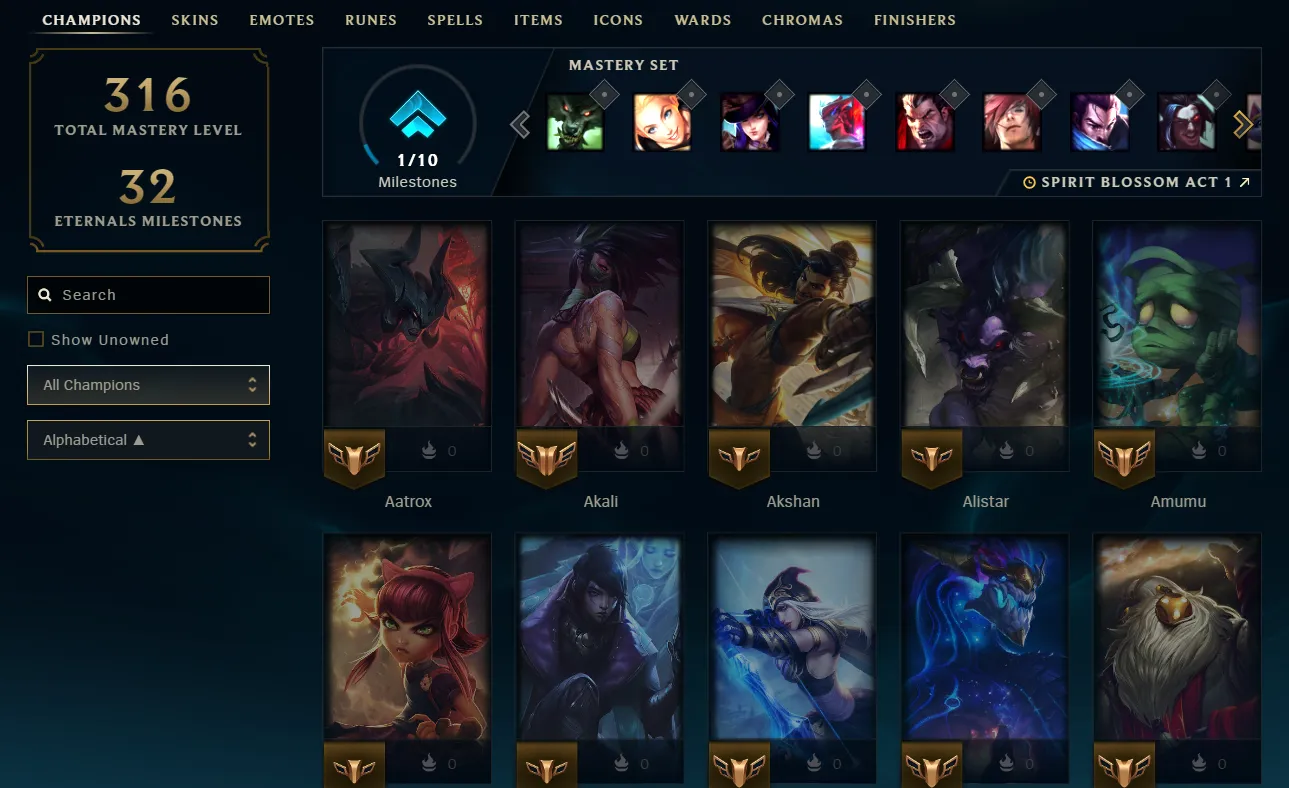Click the clock icon beside Spirit Blossom Act 1
Screen dimensions: 1289x788
(x=1030, y=181)
